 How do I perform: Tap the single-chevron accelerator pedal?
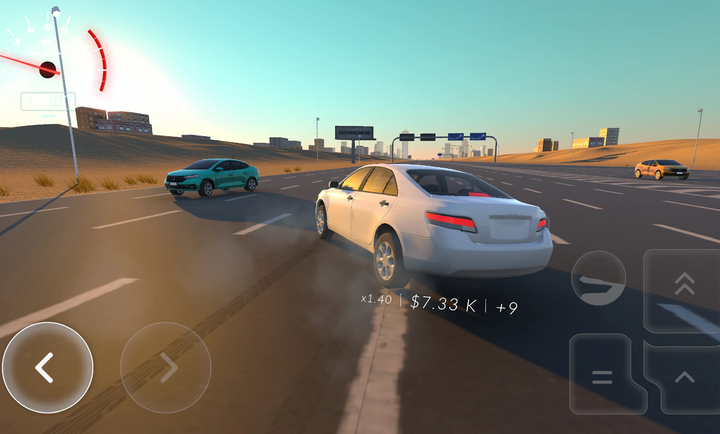pos(684,377)
